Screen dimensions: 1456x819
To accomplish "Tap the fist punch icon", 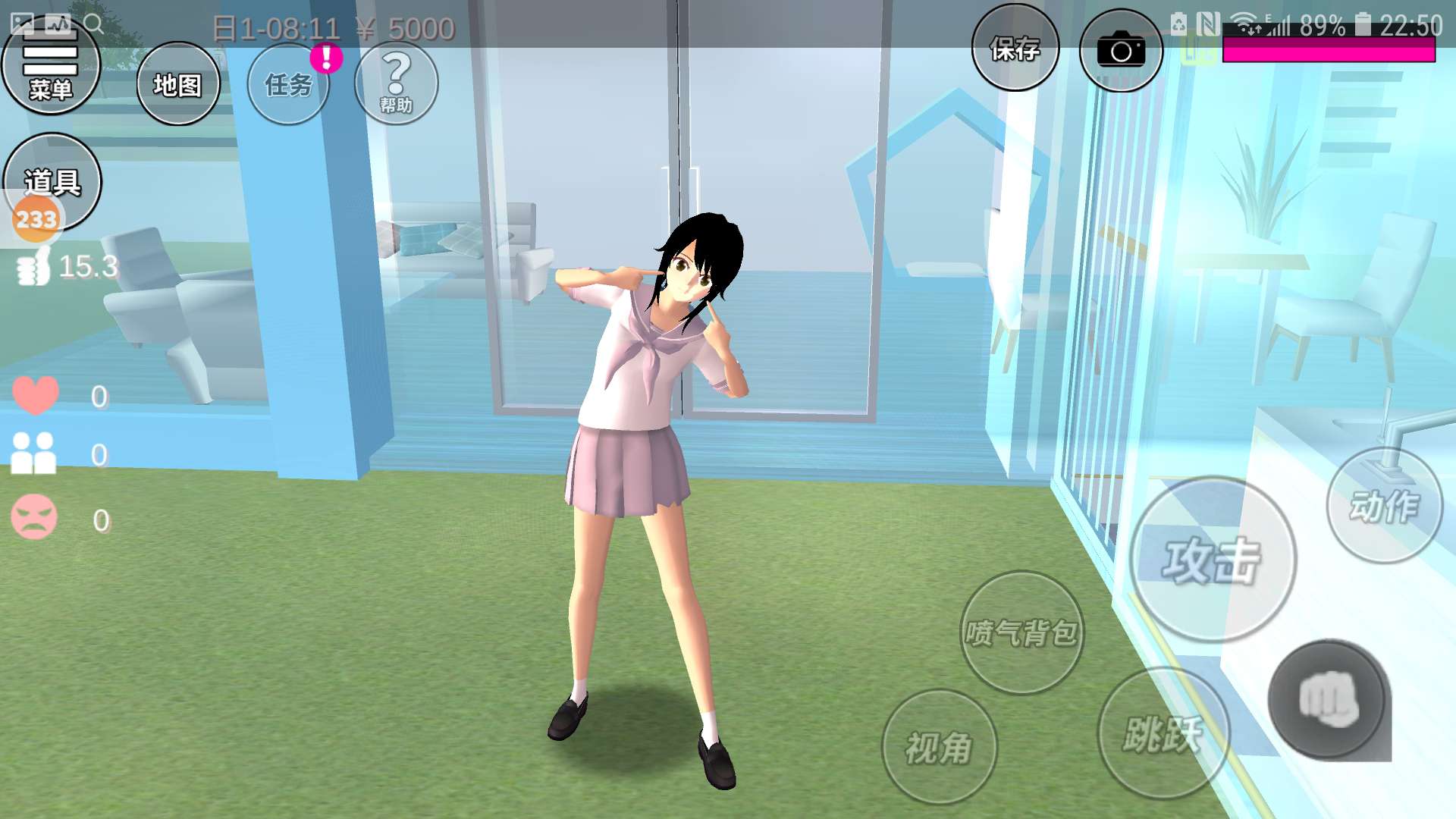I will pos(1329,699).
